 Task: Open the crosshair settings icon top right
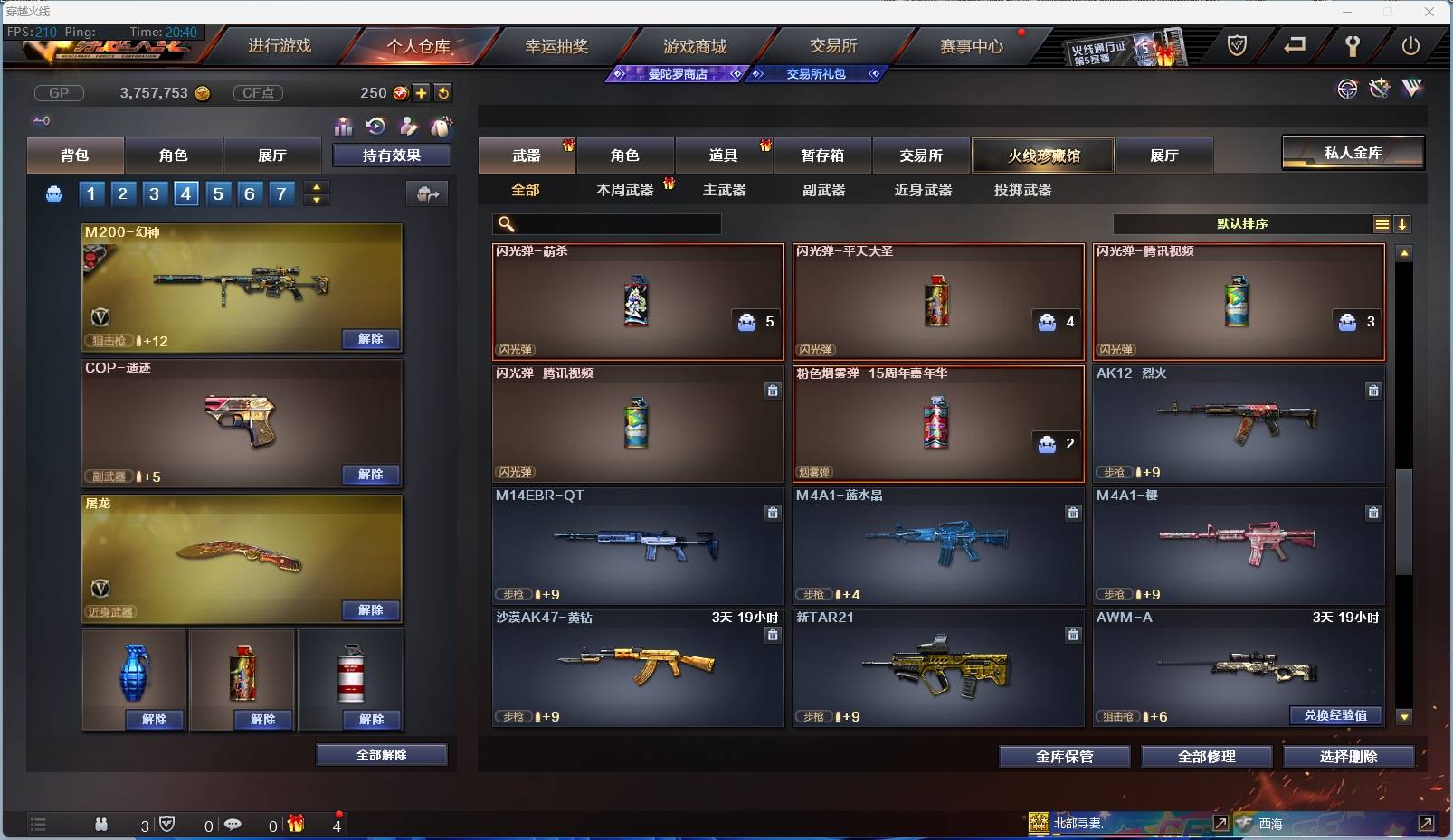coord(1347,89)
